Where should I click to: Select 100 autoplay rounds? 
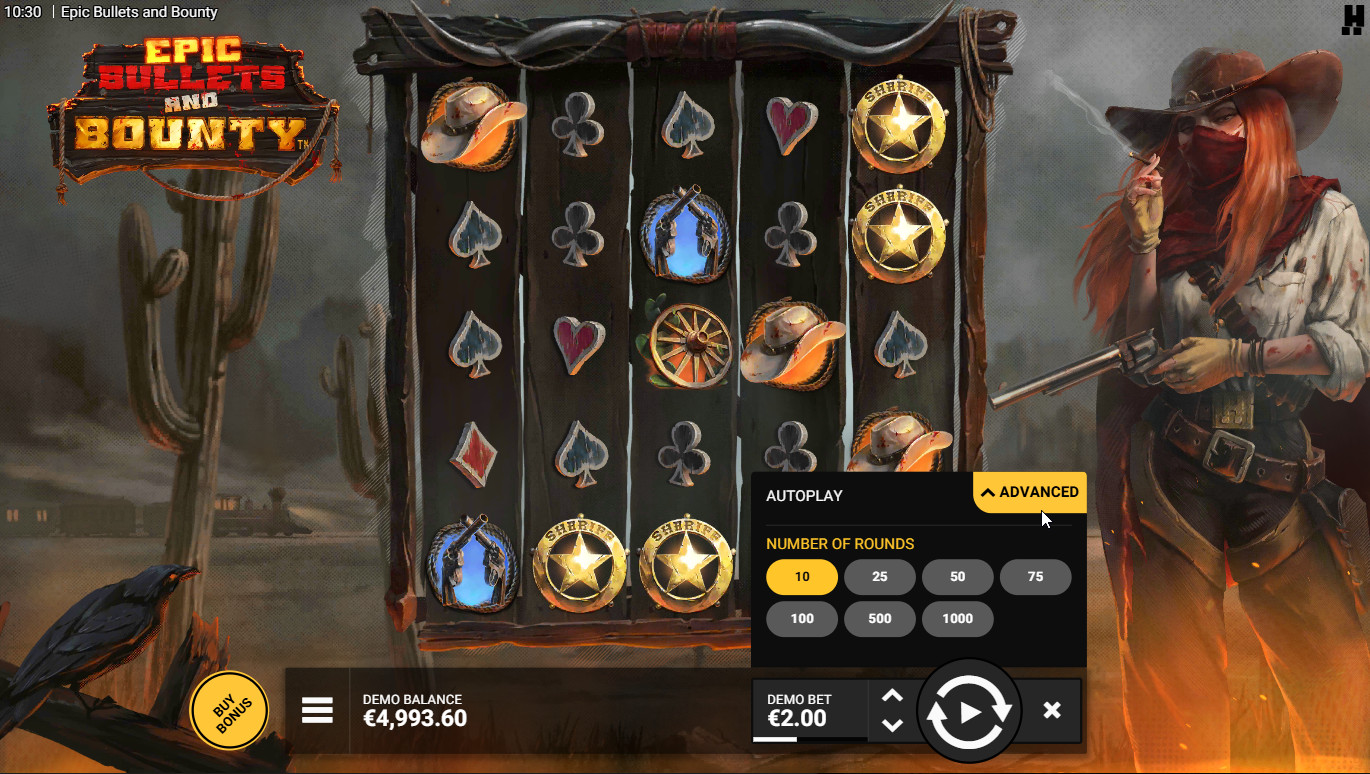(x=802, y=619)
